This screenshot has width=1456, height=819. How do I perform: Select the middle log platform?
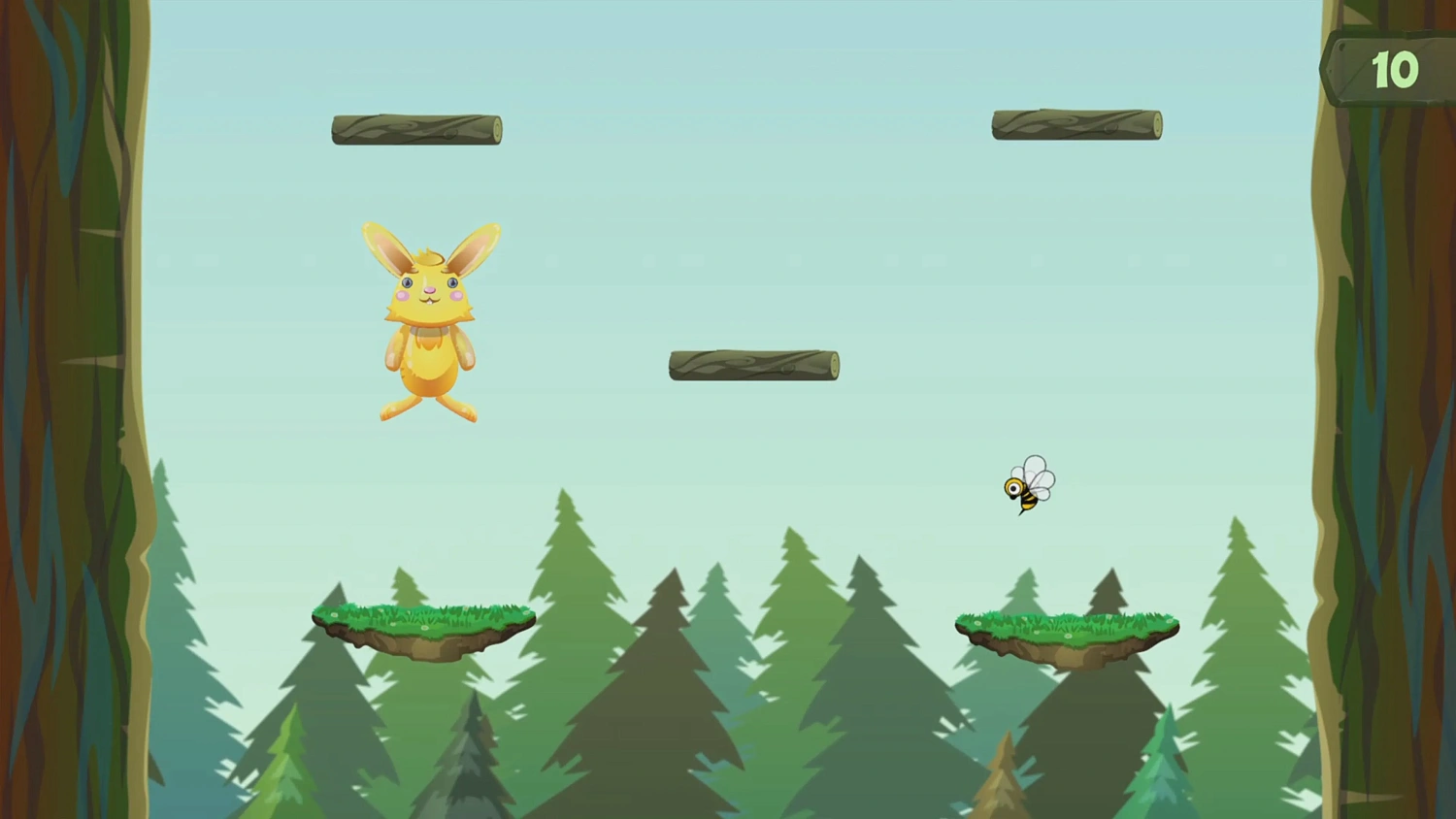[753, 365]
